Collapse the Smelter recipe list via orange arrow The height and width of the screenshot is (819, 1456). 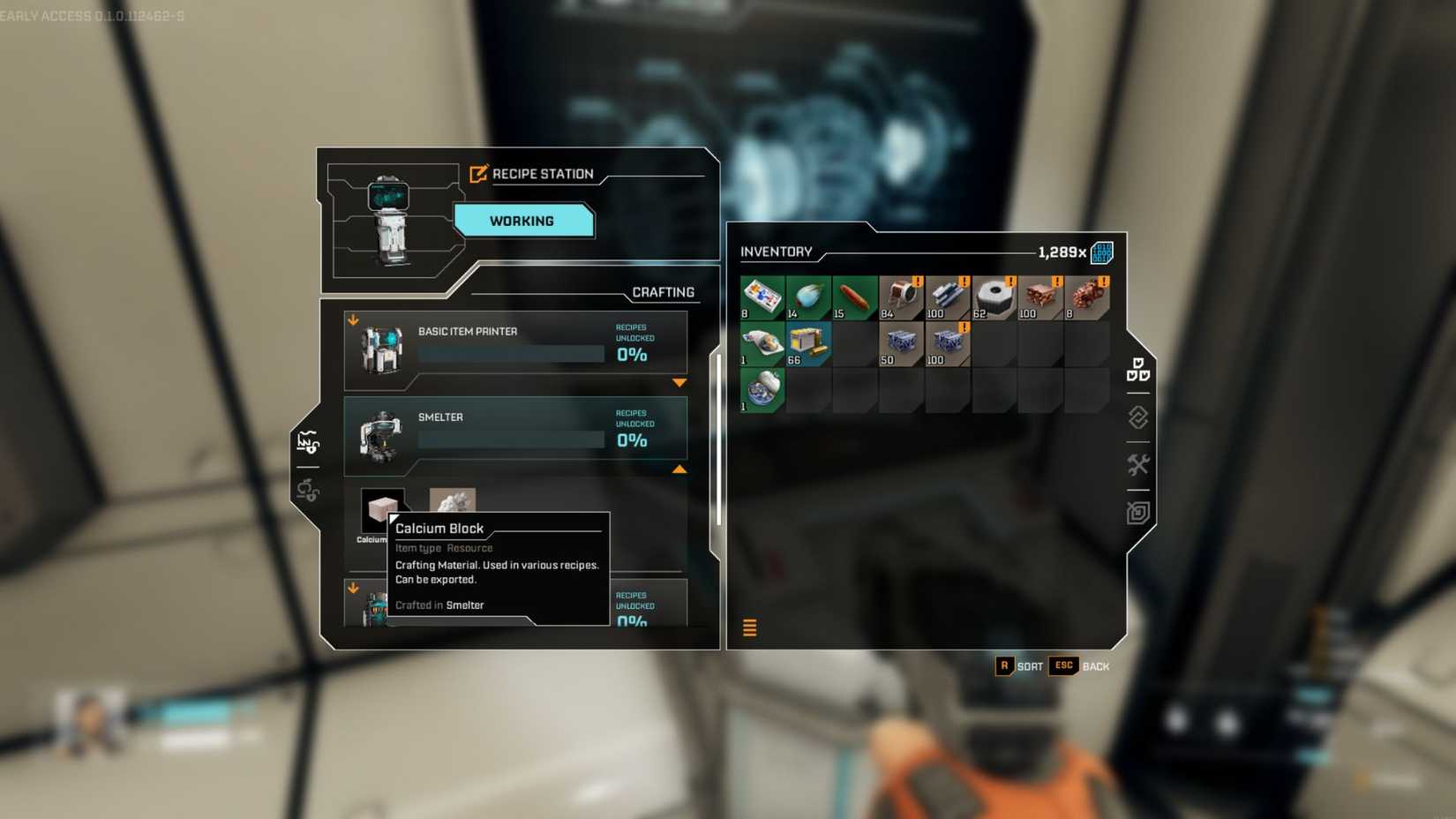point(680,470)
